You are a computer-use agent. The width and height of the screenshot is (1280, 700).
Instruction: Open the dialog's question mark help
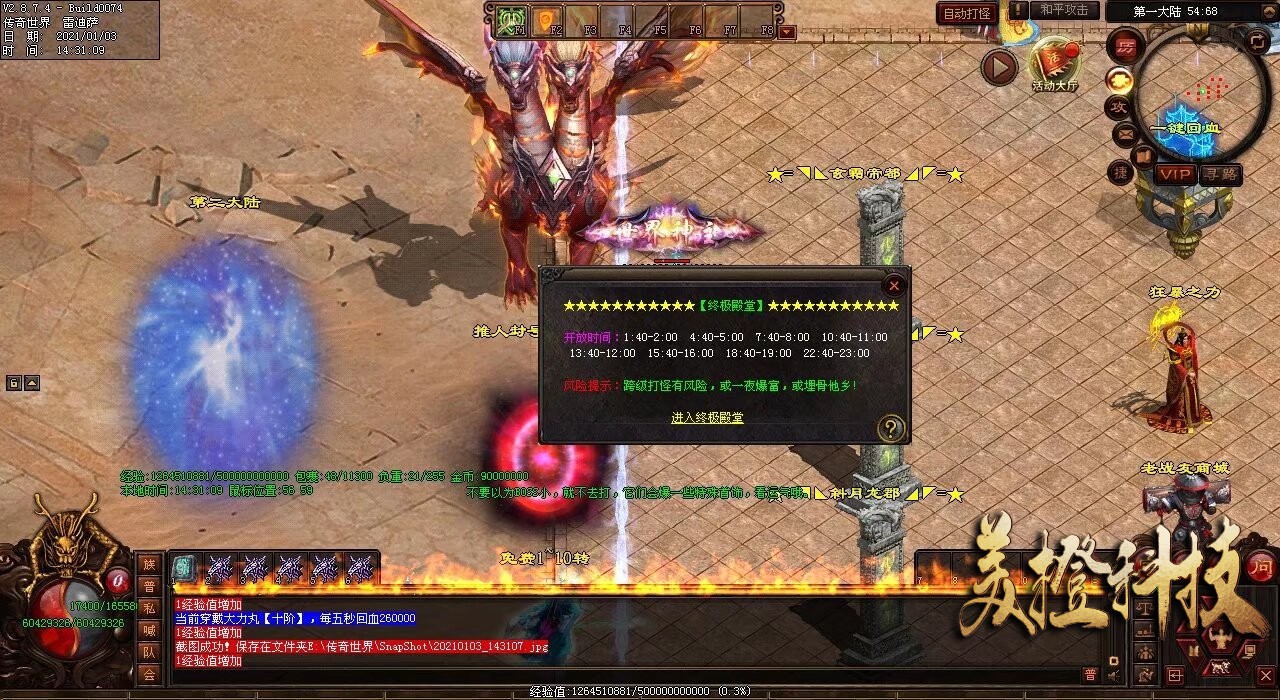click(x=890, y=429)
